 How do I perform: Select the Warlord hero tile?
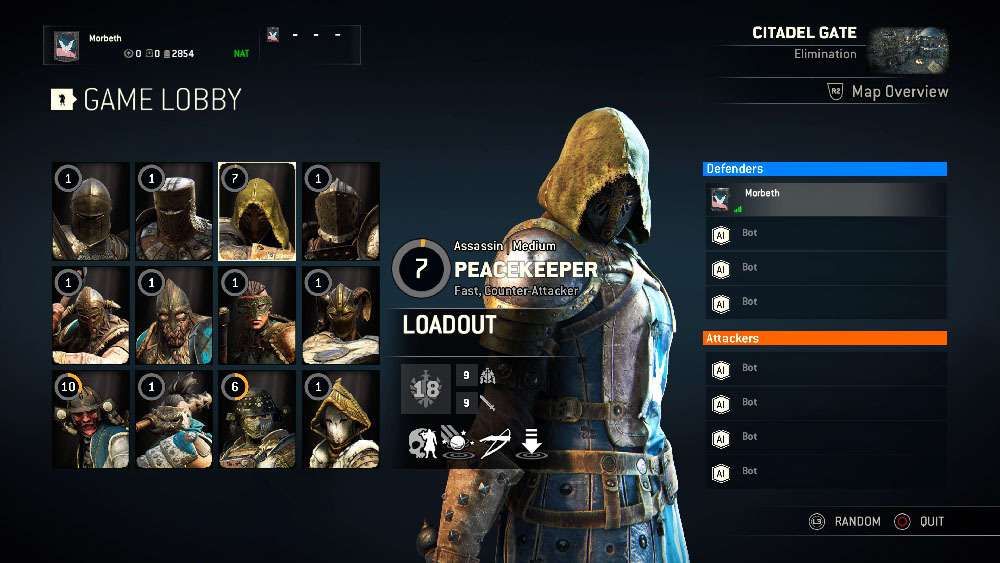click(x=174, y=314)
